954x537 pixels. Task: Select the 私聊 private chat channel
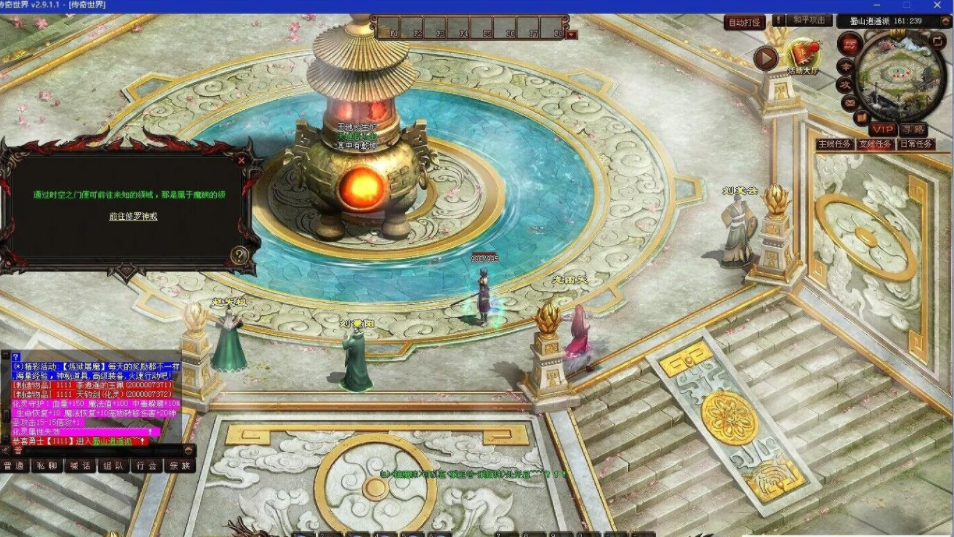(44, 465)
